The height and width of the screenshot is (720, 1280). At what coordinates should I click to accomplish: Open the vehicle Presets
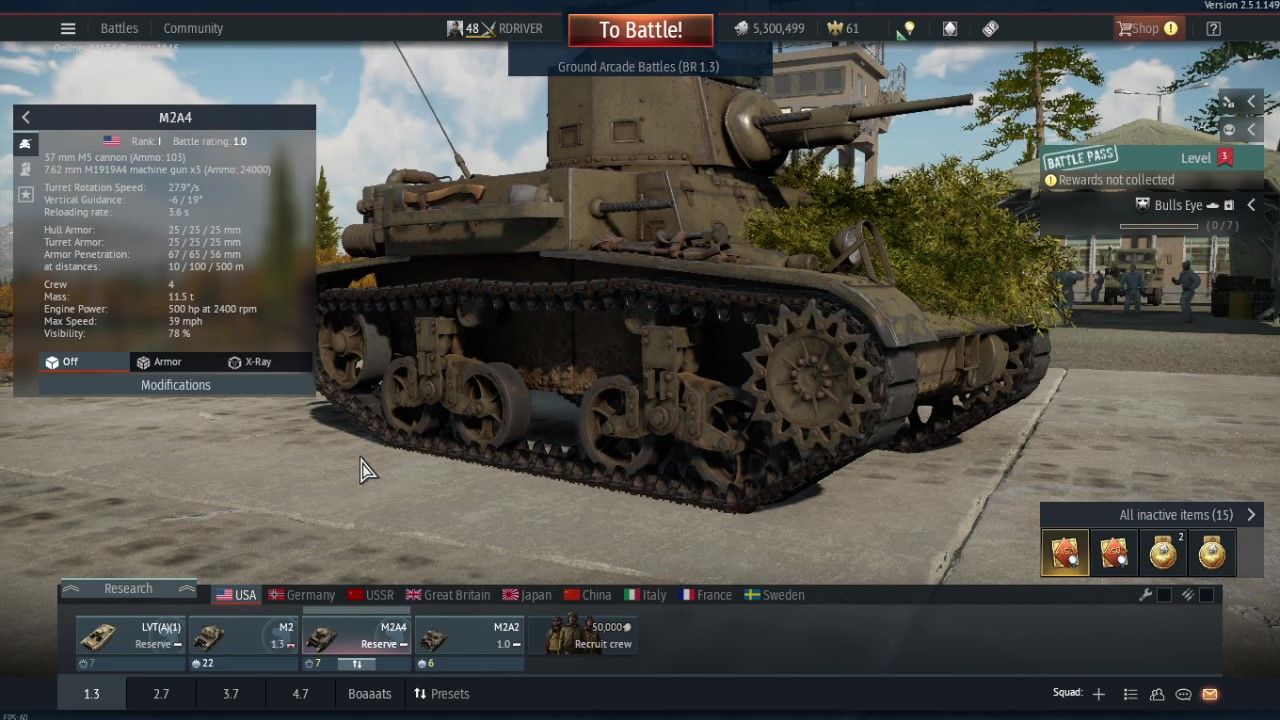click(x=441, y=694)
